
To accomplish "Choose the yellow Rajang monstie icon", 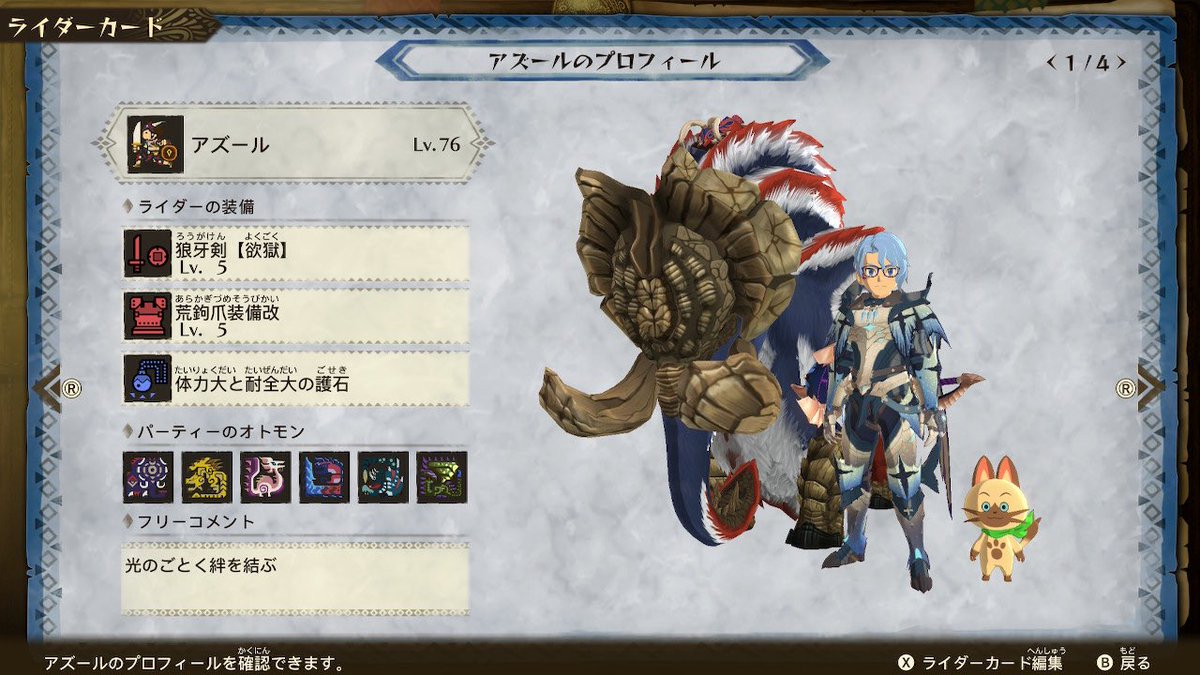I will (x=207, y=477).
